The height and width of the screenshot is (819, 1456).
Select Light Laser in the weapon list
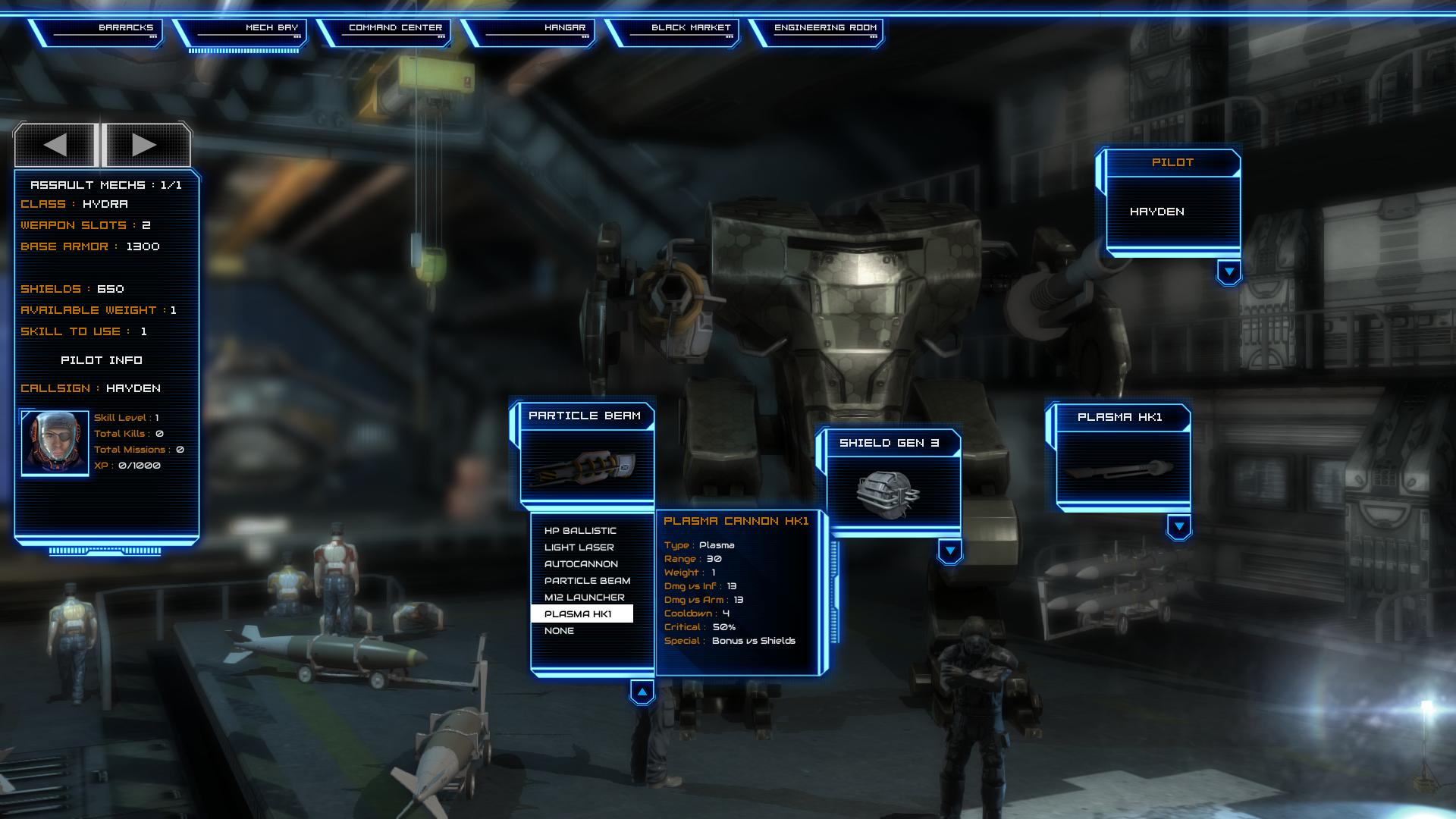pyautogui.click(x=579, y=547)
